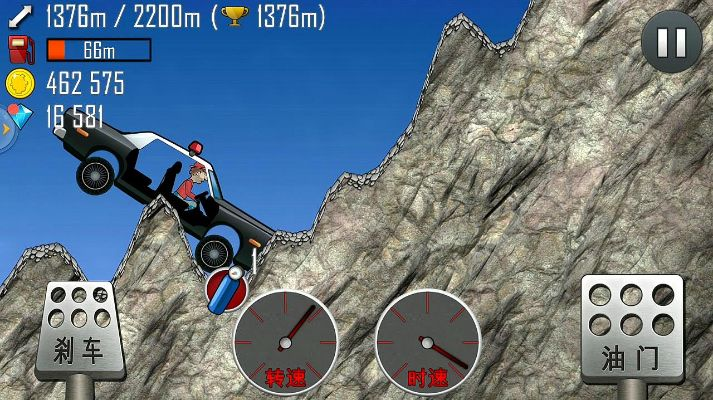Pause the game with the pause button
The height and width of the screenshot is (400, 713).
pyautogui.click(x=671, y=42)
